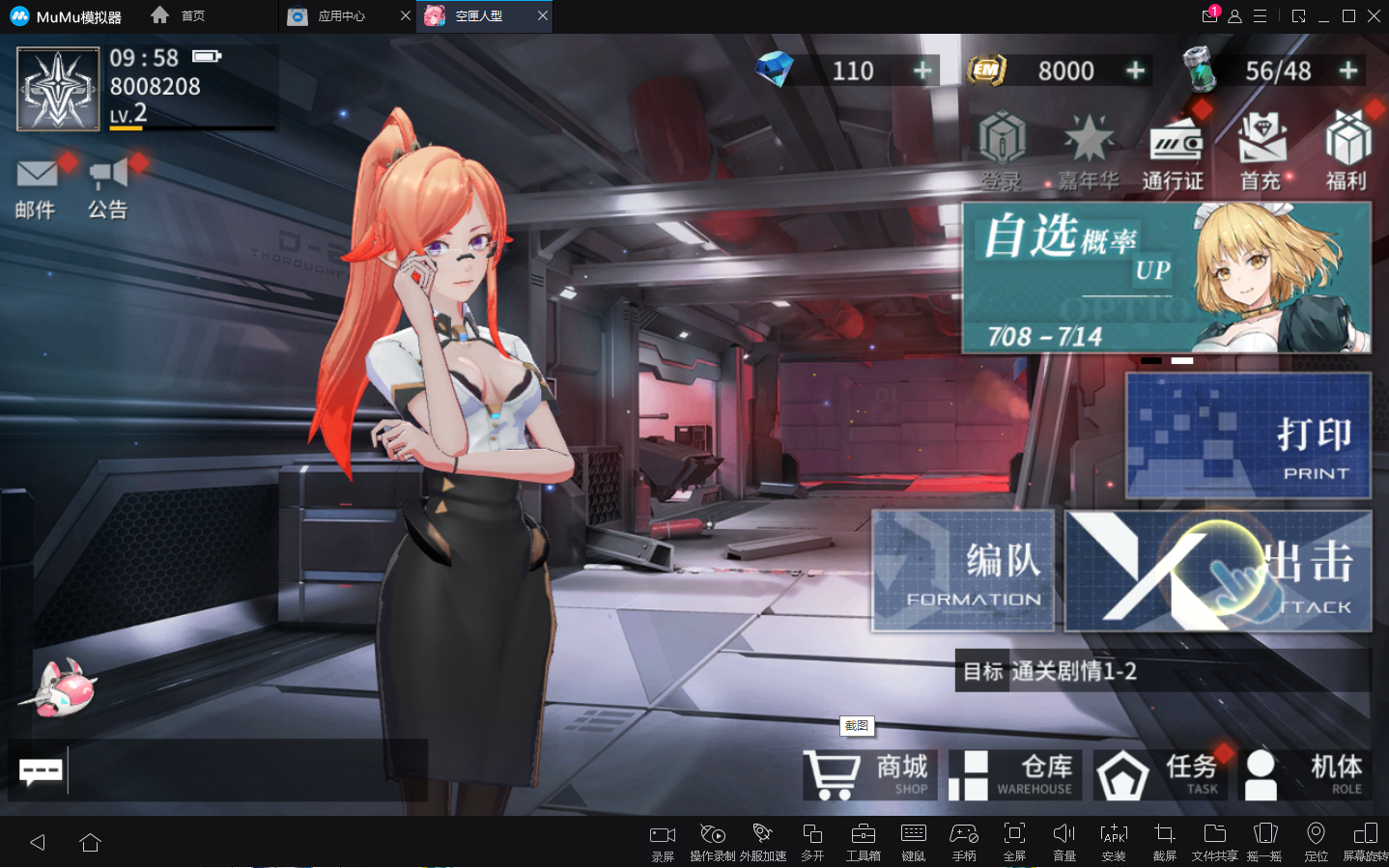
Task: Start a sortie with 出击 ATTACK
Action: point(1217,571)
